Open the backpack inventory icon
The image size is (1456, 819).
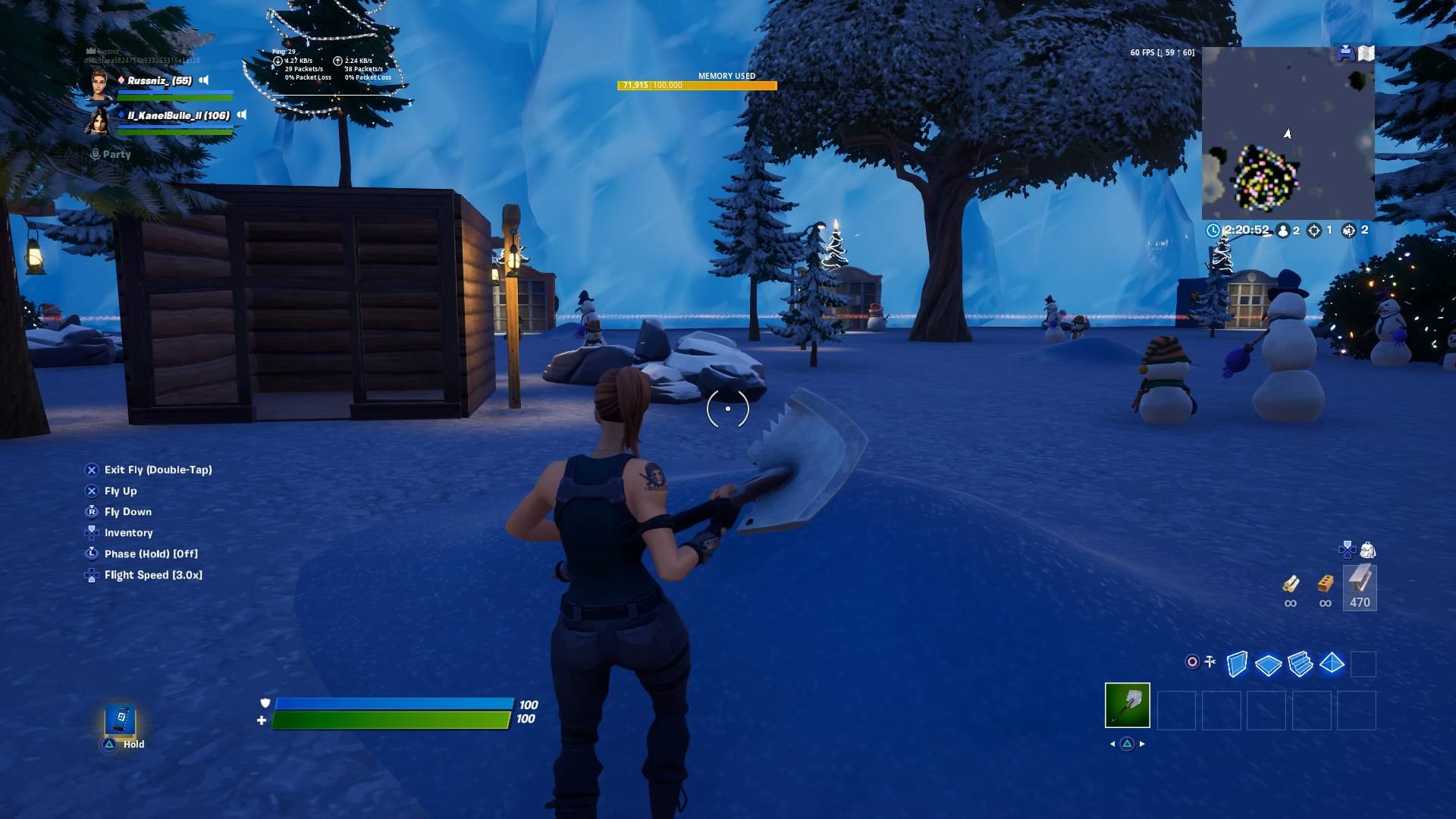1368,551
